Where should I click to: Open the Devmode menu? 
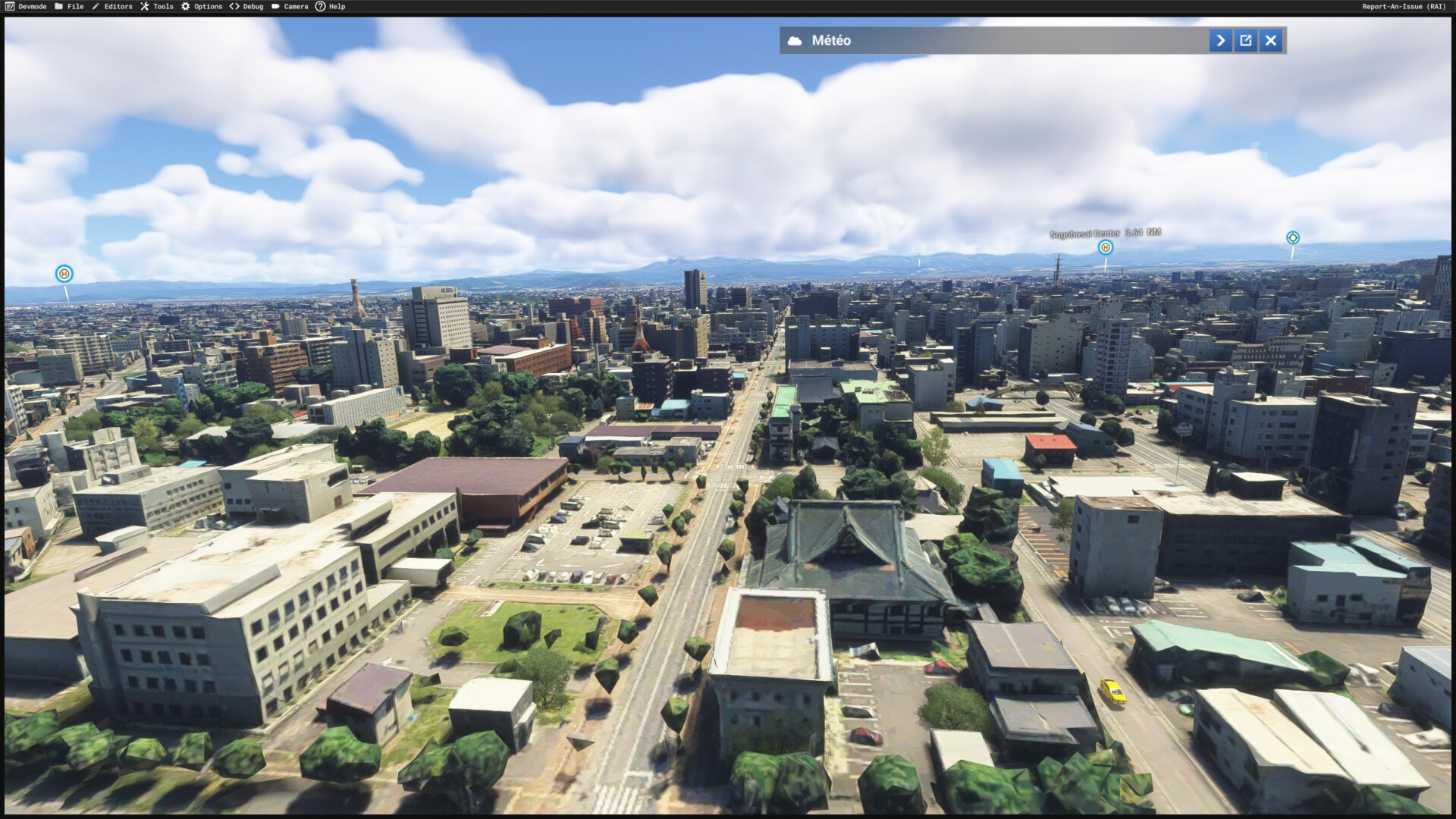pos(26,7)
